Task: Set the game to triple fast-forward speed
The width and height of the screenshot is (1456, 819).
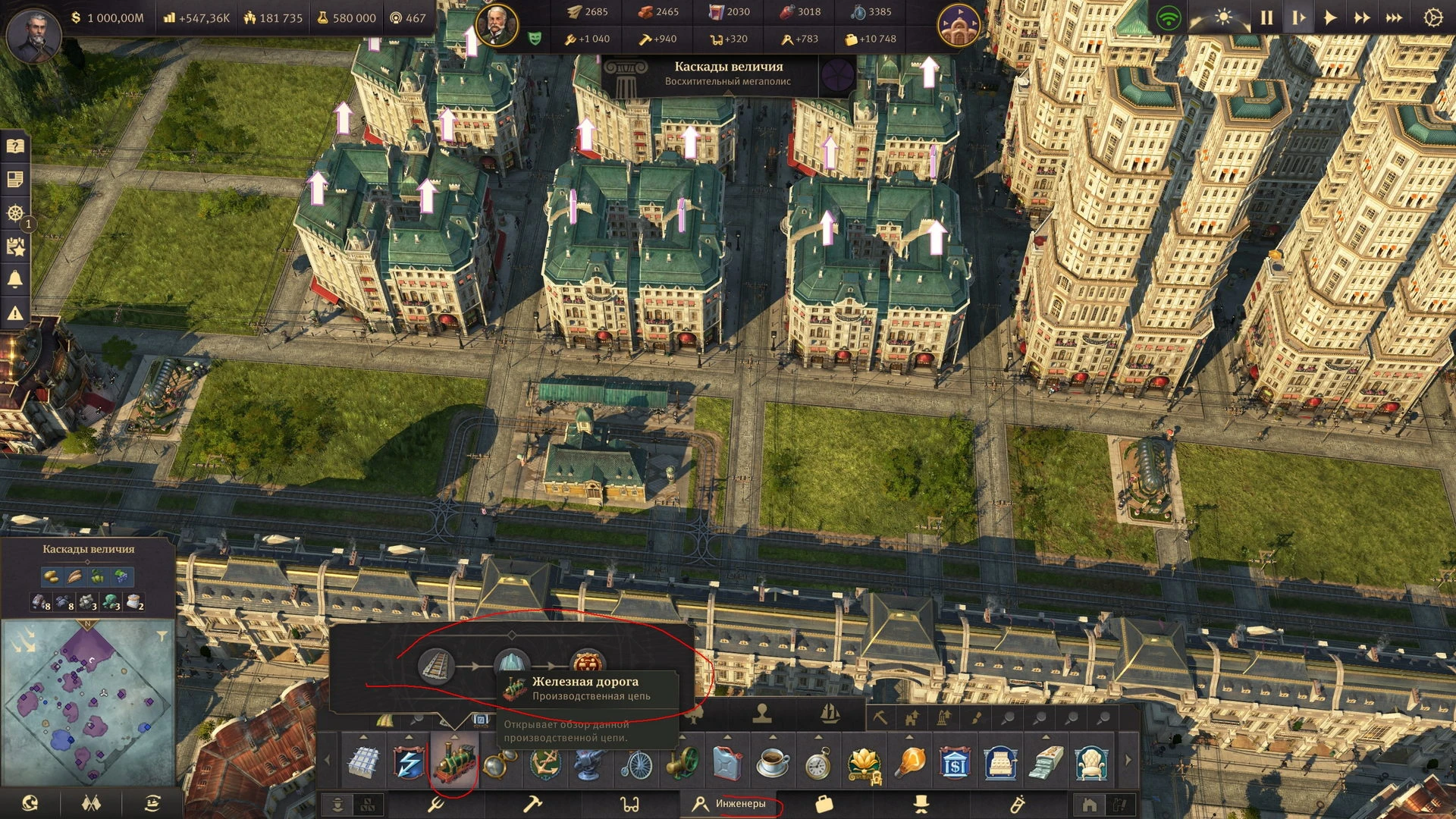Action: (x=1394, y=17)
